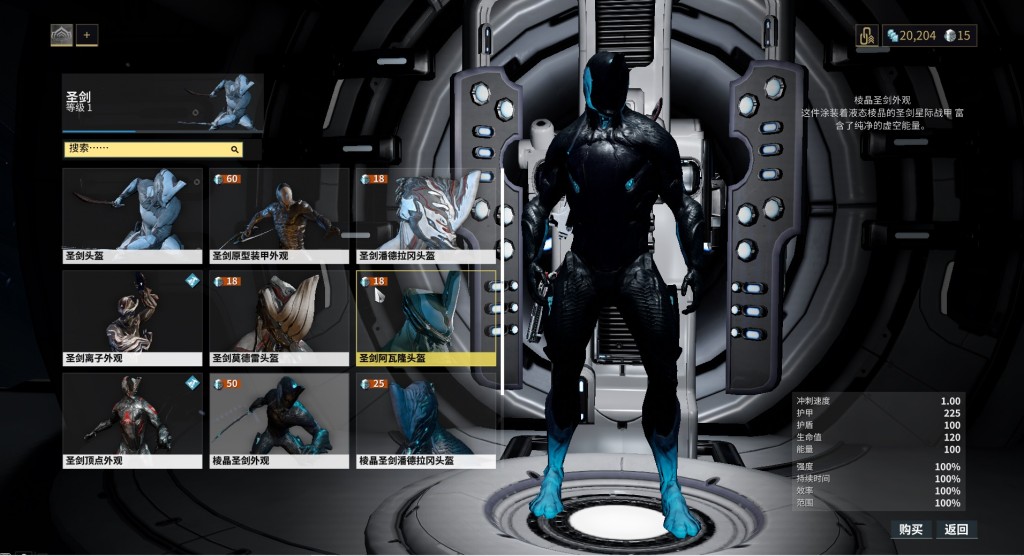The height and width of the screenshot is (556, 1024).
Task: Pick the 圣剑离子外观 skin tile
Action: pos(132,316)
